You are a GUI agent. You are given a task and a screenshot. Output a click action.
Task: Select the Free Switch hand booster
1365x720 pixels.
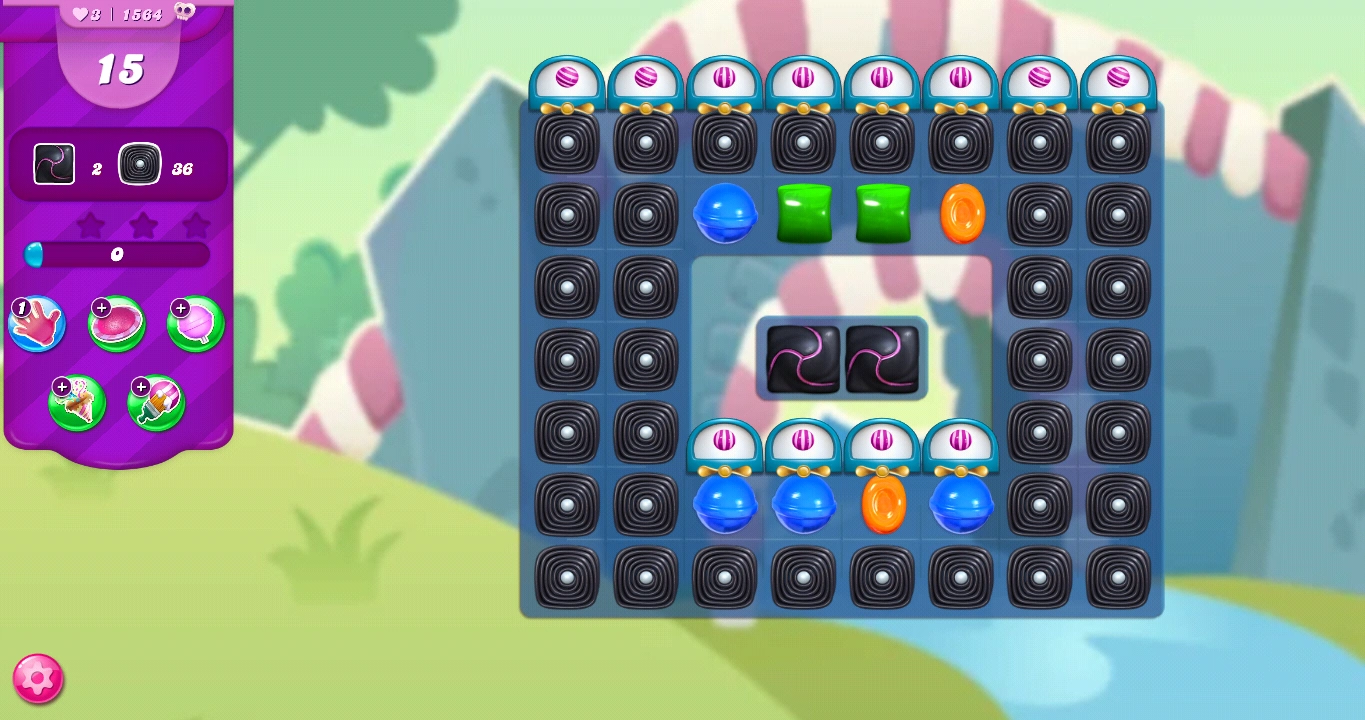[37, 324]
